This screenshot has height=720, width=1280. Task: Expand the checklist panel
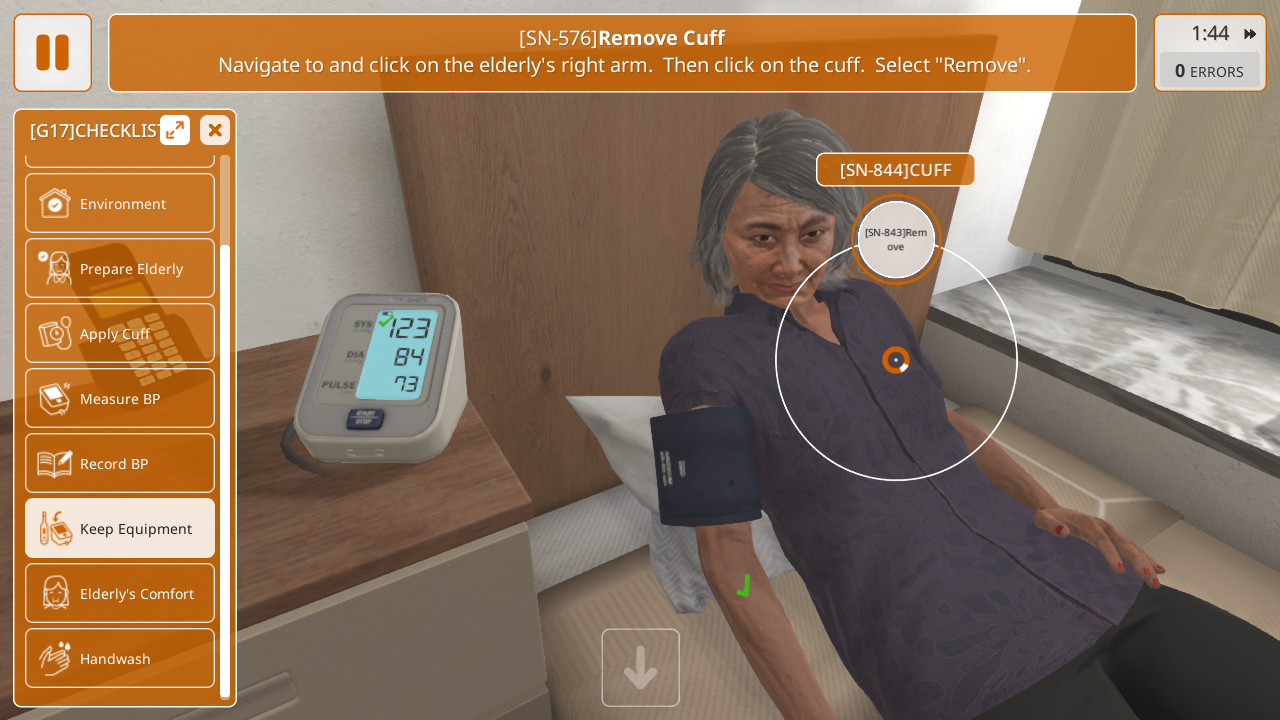[175, 130]
